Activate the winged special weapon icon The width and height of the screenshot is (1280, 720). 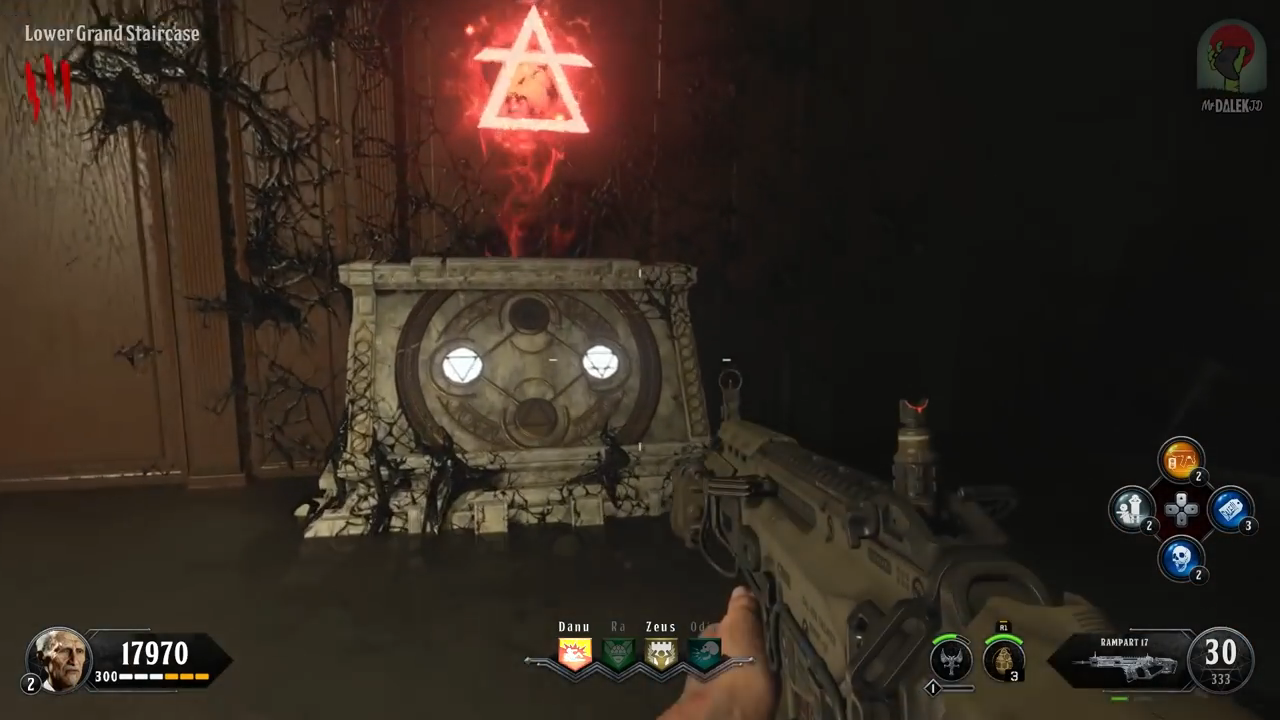click(x=951, y=659)
